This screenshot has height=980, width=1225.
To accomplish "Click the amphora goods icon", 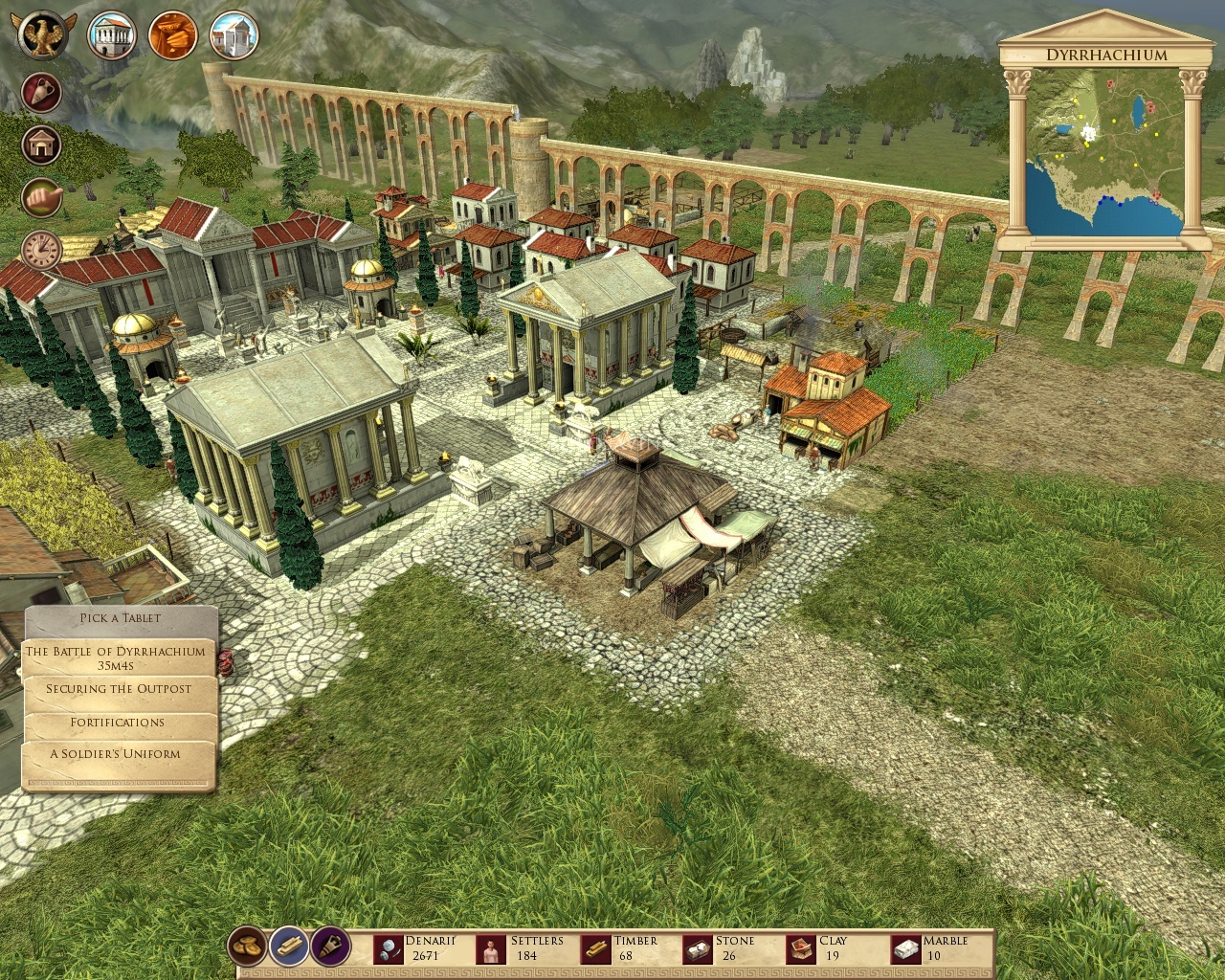I will click(41, 93).
